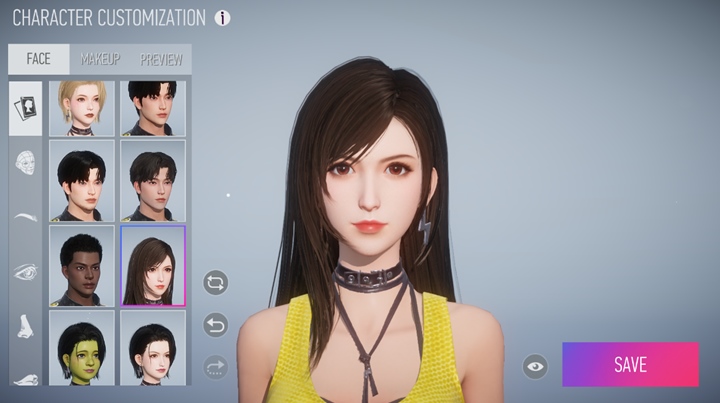Undo the last customization change
Screen dimensions: 720x403
(x=215, y=324)
